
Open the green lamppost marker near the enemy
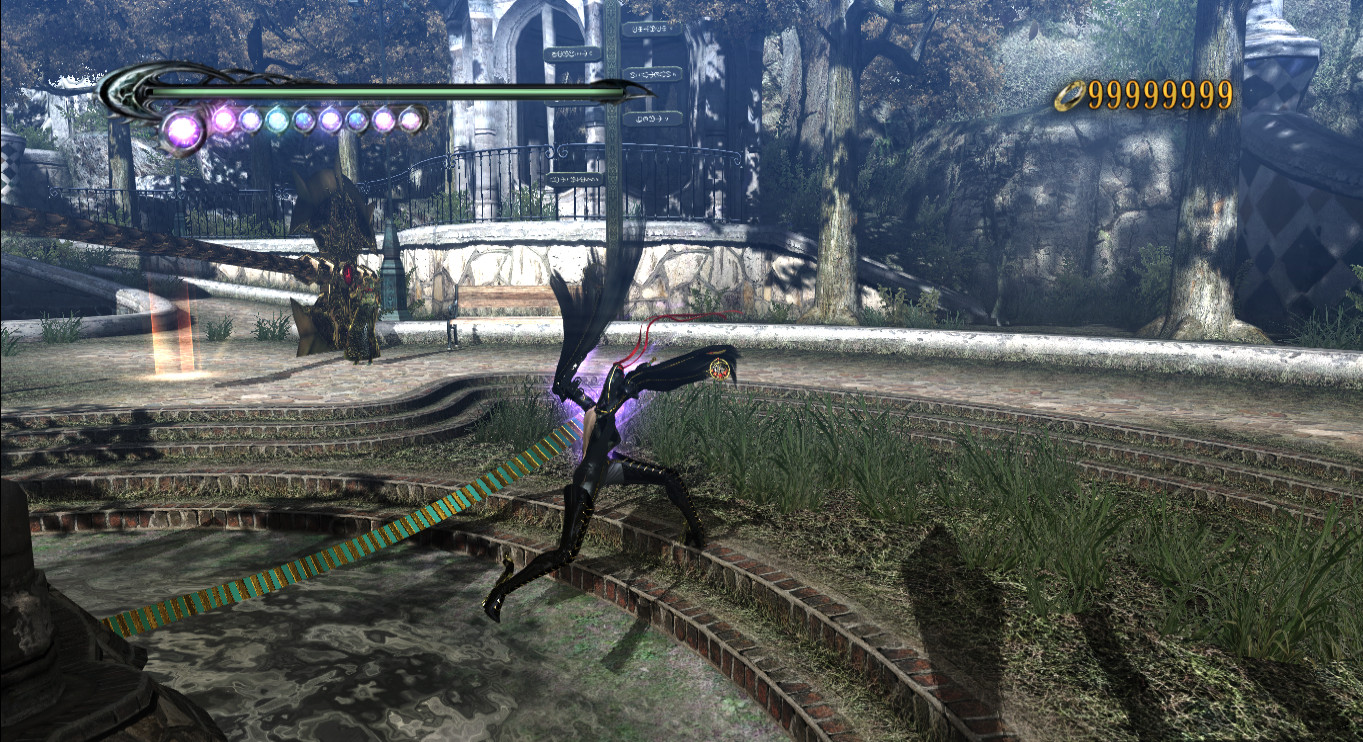click(x=394, y=290)
